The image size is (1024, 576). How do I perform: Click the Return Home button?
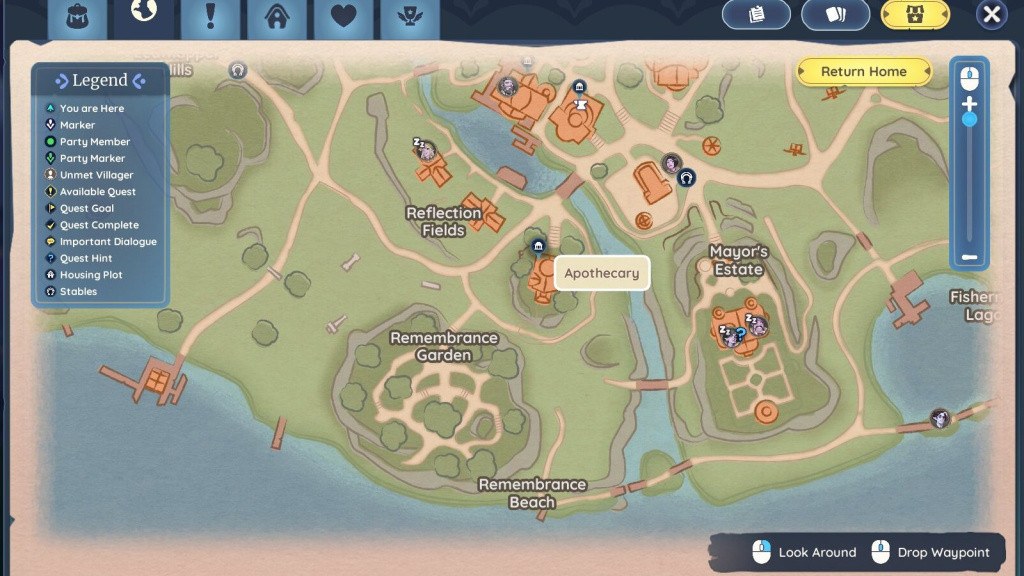tap(863, 72)
